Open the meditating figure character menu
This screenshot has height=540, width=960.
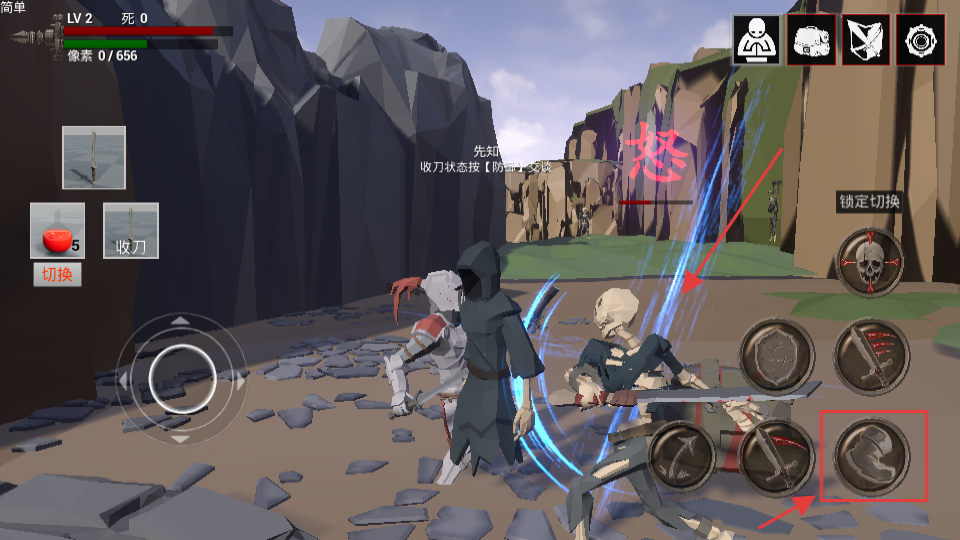757,40
